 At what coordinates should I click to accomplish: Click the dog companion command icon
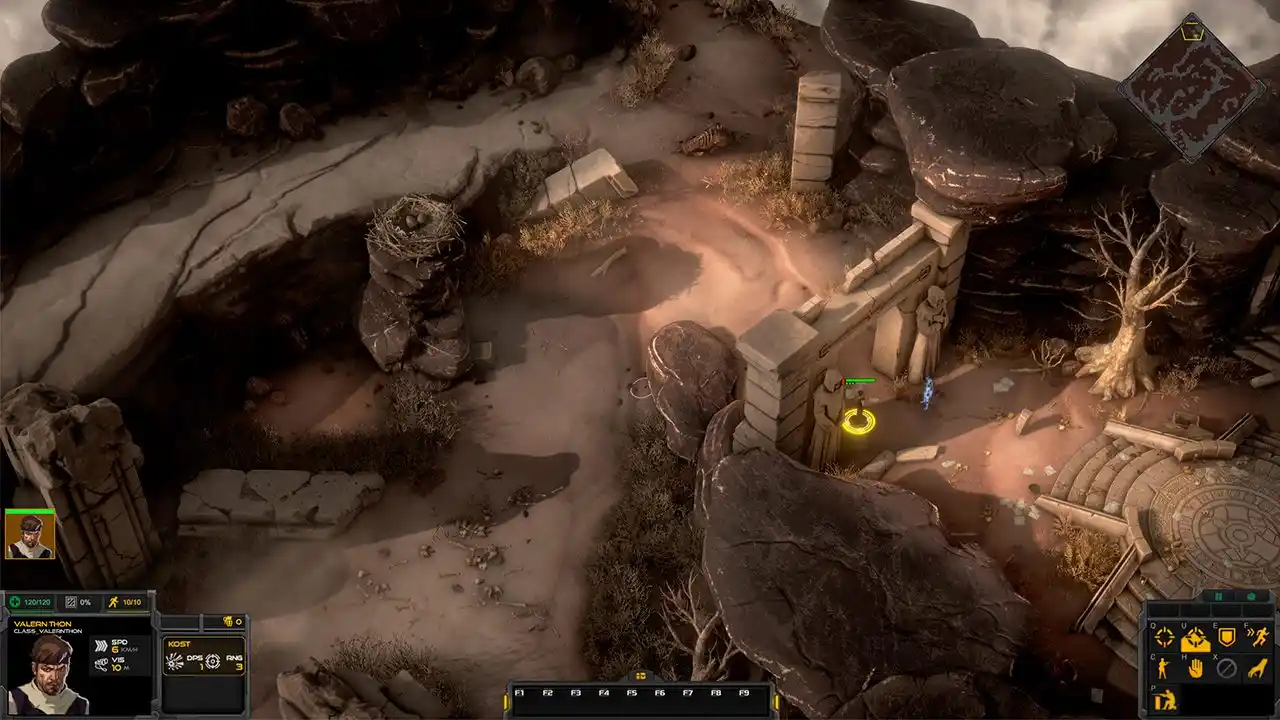point(1258,668)
